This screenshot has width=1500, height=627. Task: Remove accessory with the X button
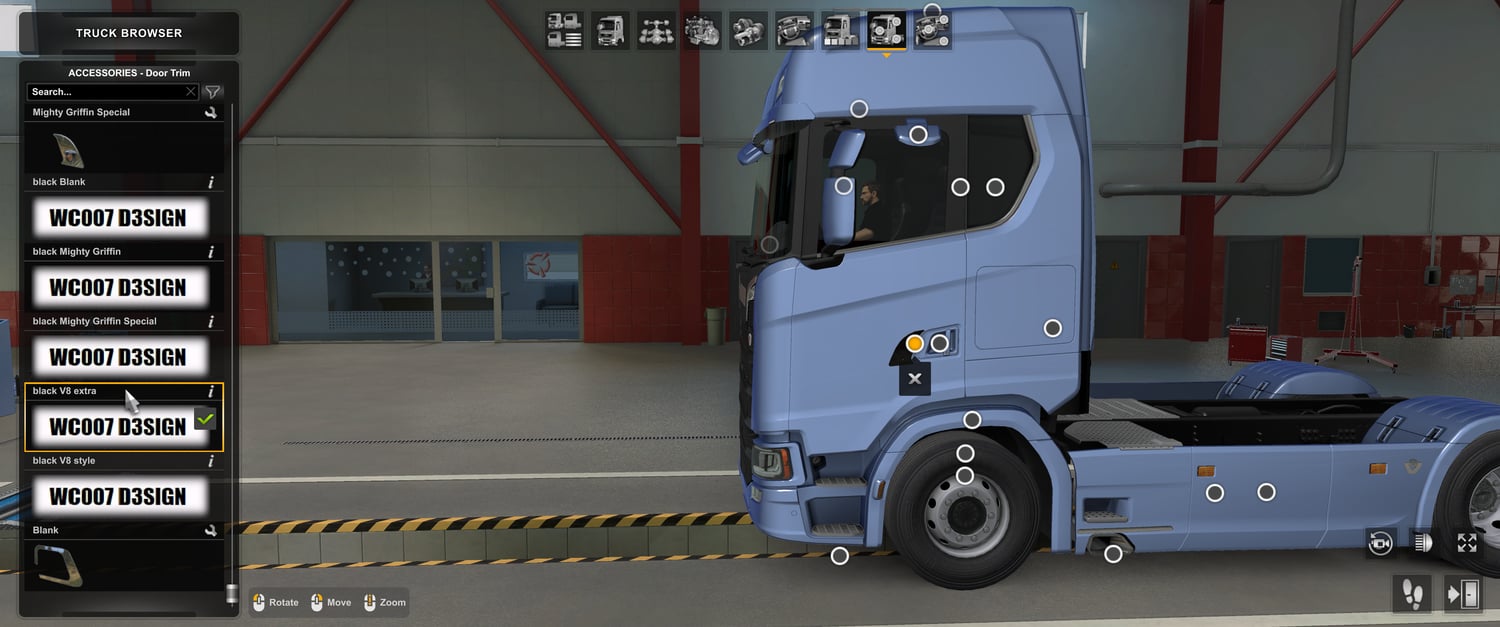coord(914,379)
